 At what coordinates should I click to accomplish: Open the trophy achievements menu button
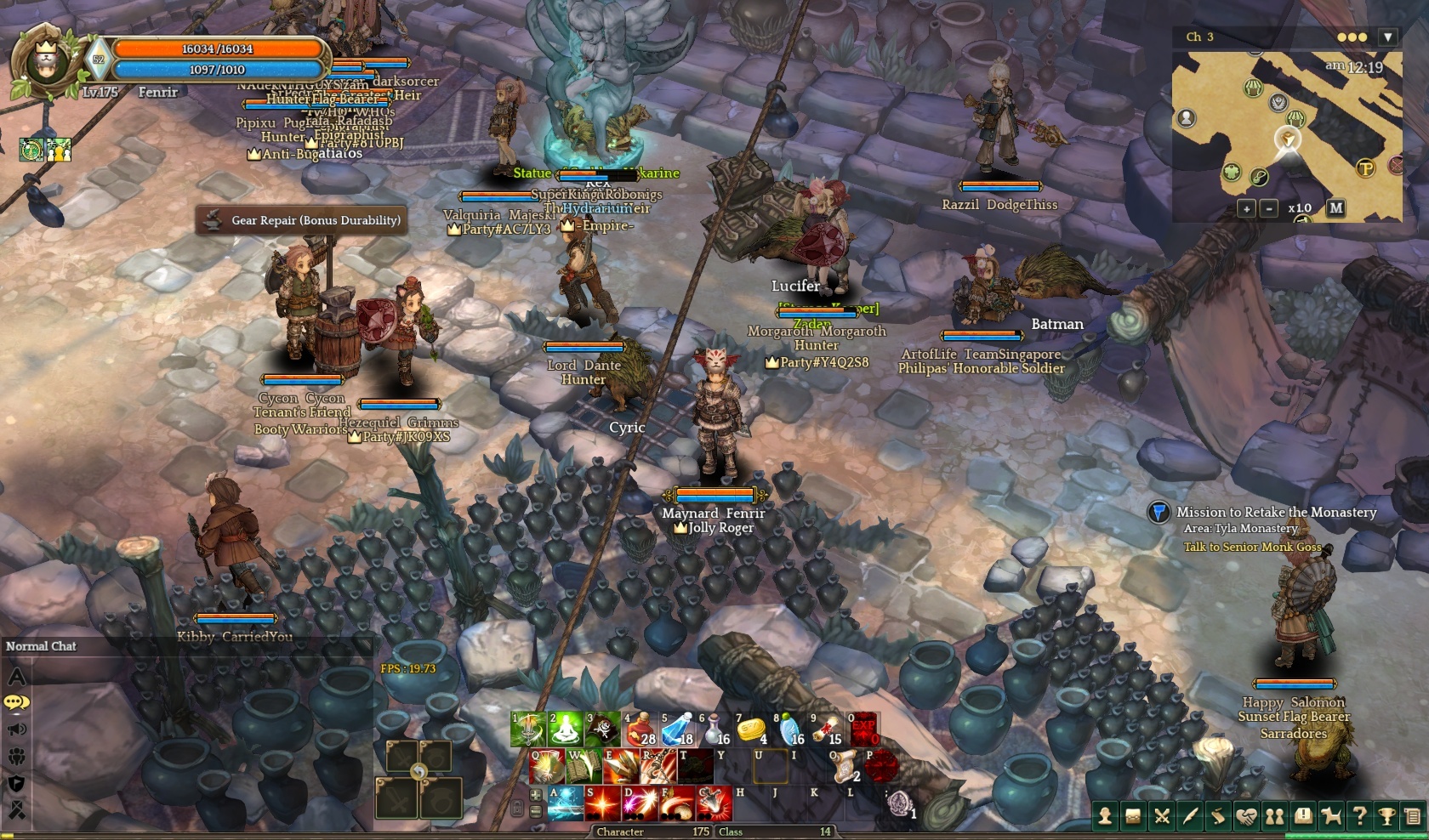pyautogui.click(x=1386, y=817)
